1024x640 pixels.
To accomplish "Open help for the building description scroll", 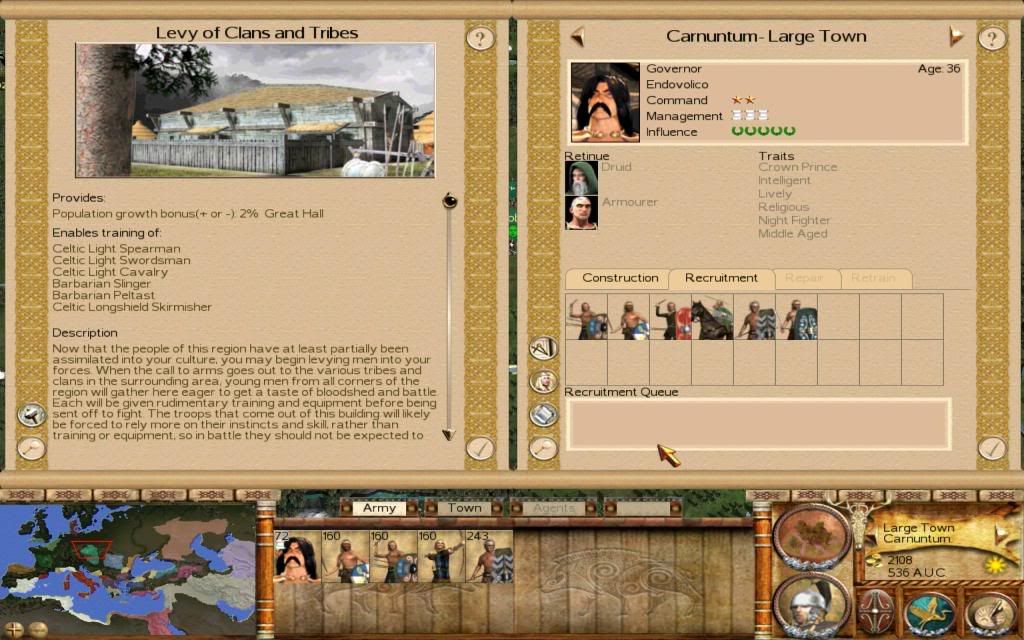I will tap(480, 39).
